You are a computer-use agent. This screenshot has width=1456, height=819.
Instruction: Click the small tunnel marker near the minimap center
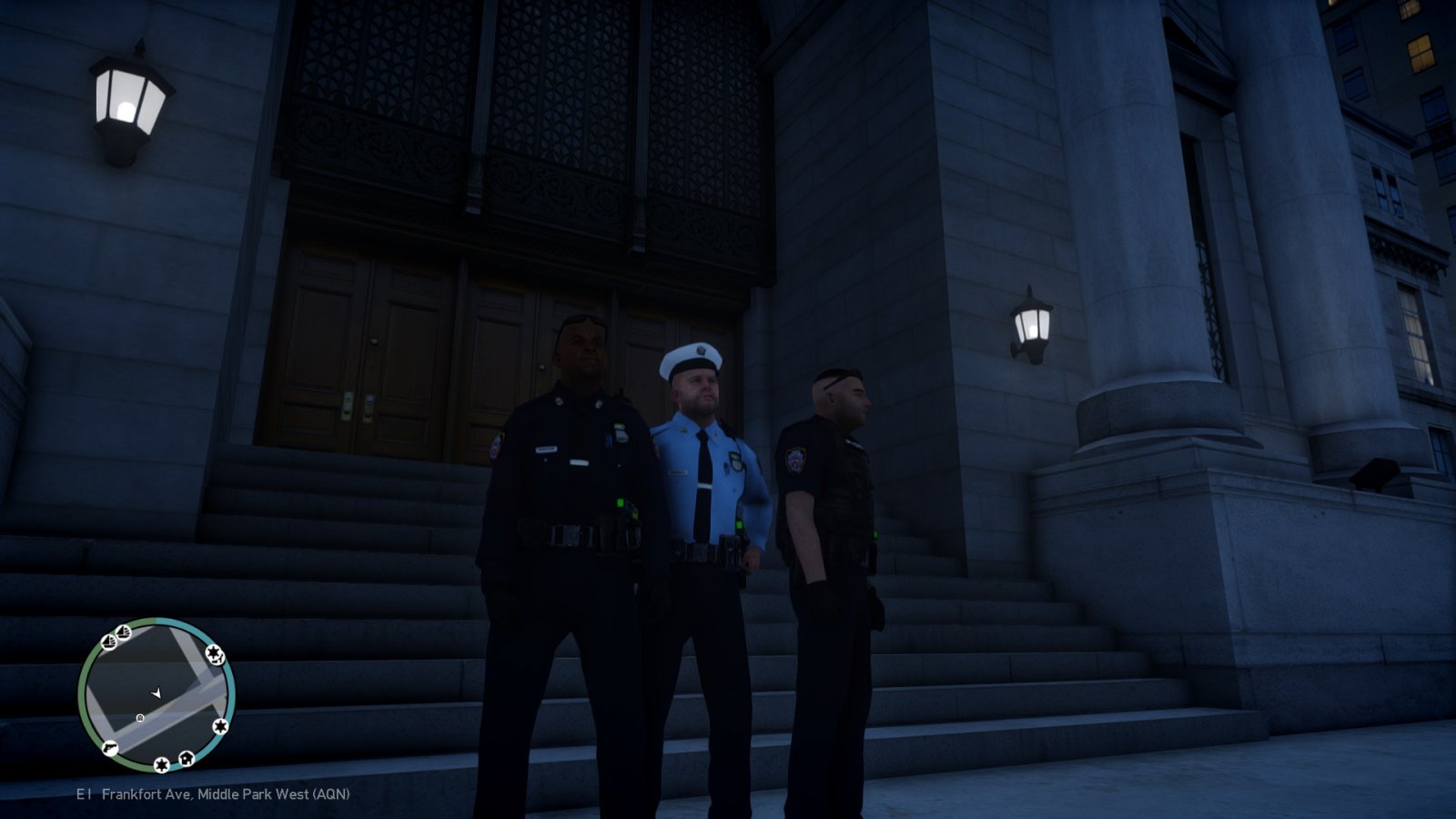point(139,718)
